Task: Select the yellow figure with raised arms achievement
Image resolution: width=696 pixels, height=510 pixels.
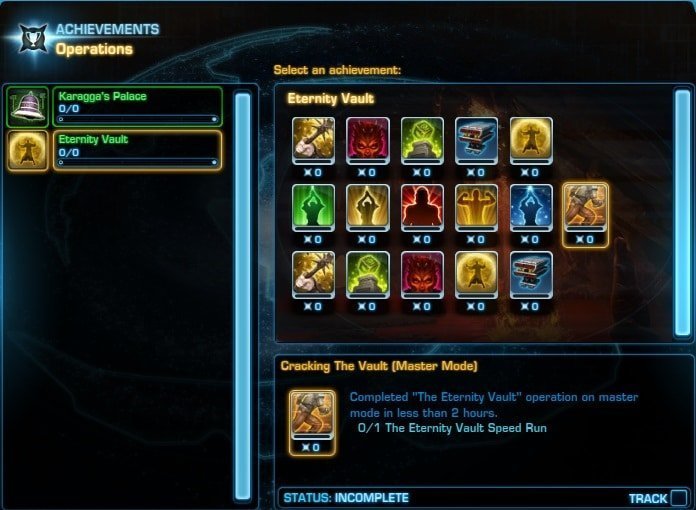Action: pyautogui.click(x=366, y=206)
